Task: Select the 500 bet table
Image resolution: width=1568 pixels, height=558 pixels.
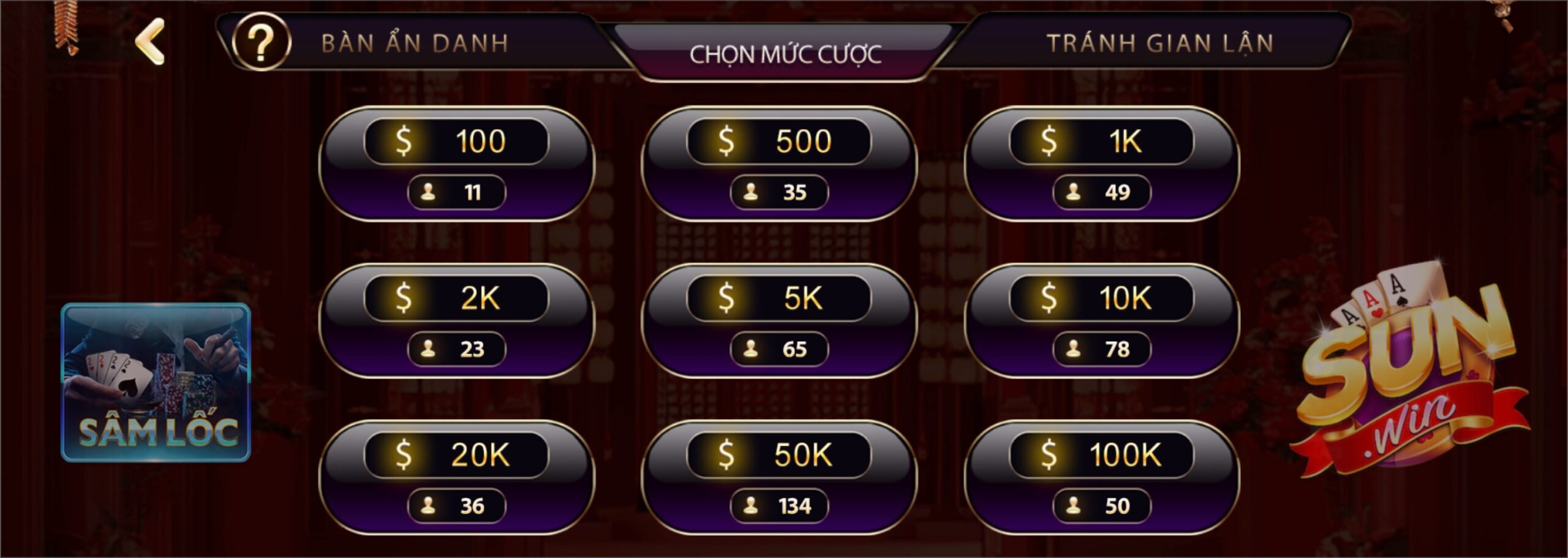Action: click(x=778, y=164)
